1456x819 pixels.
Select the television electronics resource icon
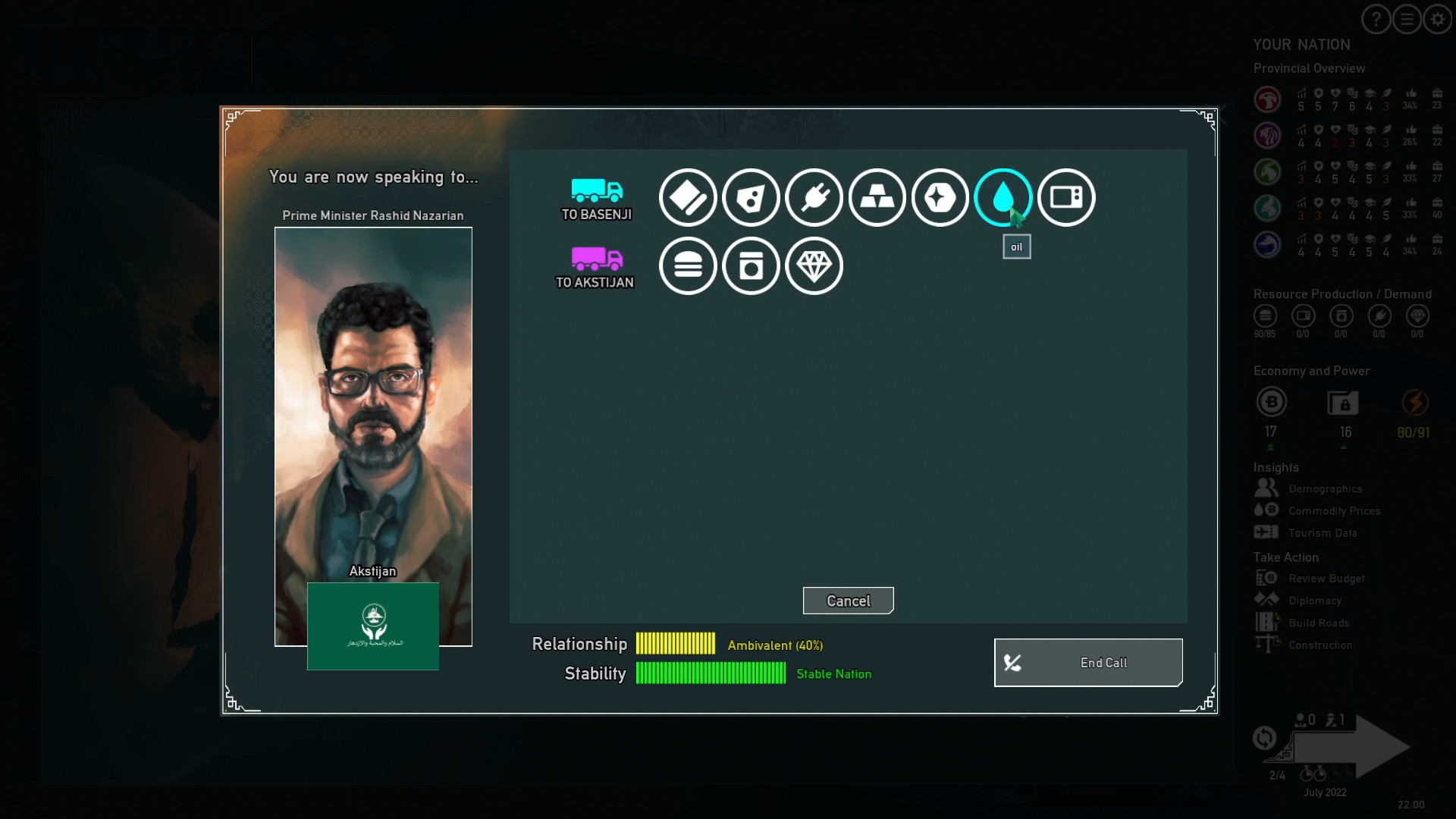[1065, 197]
